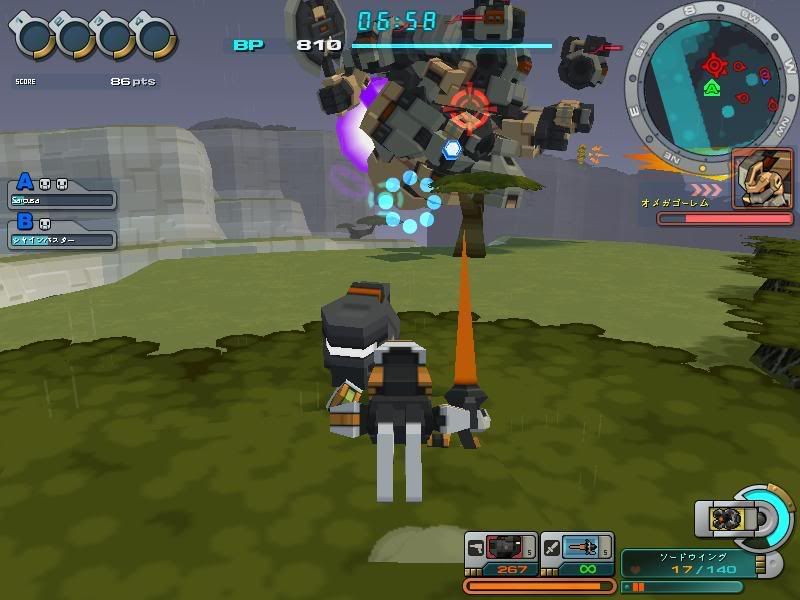Select skill slot number 1
800x600 pixels.
tap(36, 37)
